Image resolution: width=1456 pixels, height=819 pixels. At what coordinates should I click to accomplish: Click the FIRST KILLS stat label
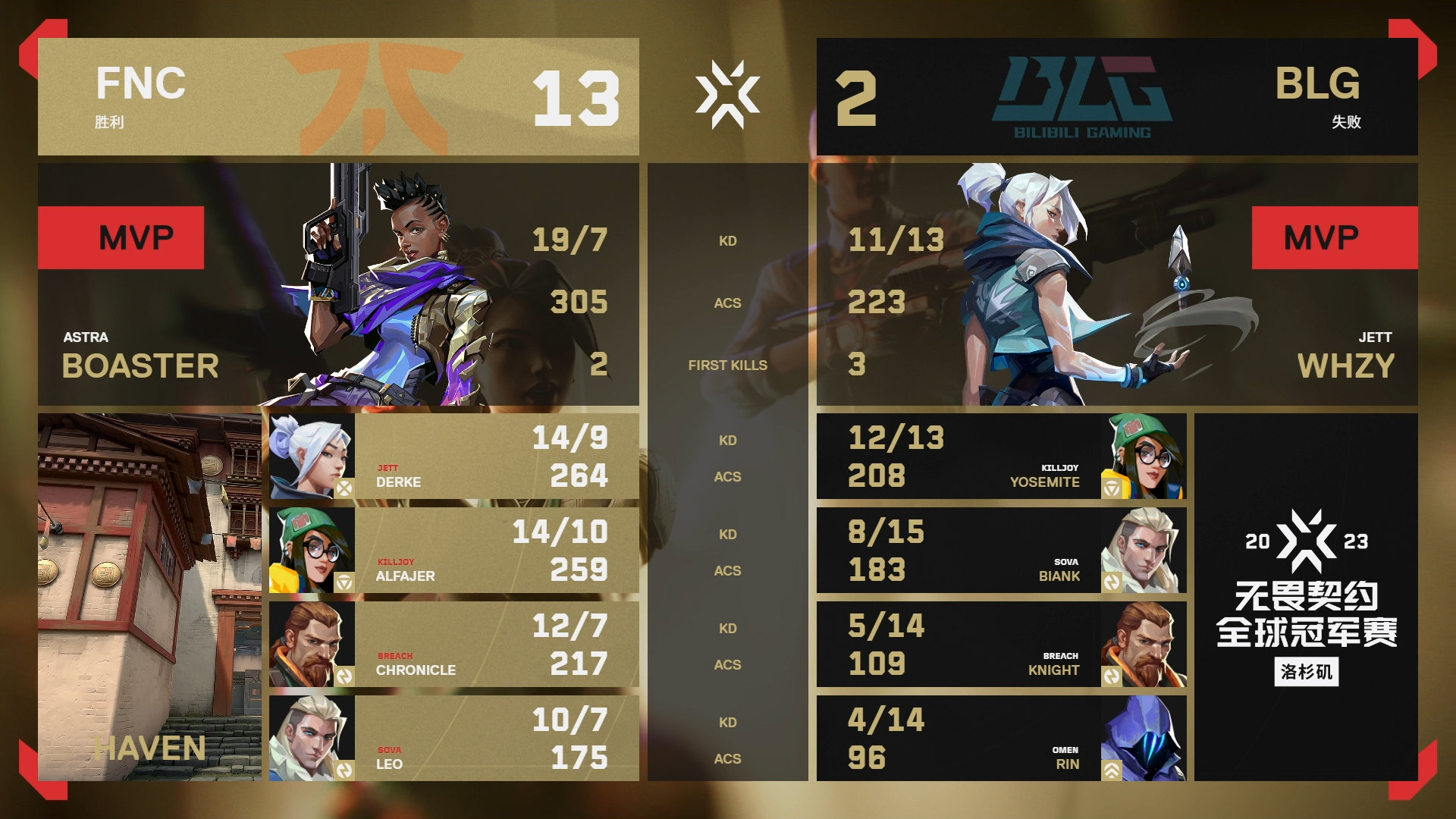click(x=728, y=365)
